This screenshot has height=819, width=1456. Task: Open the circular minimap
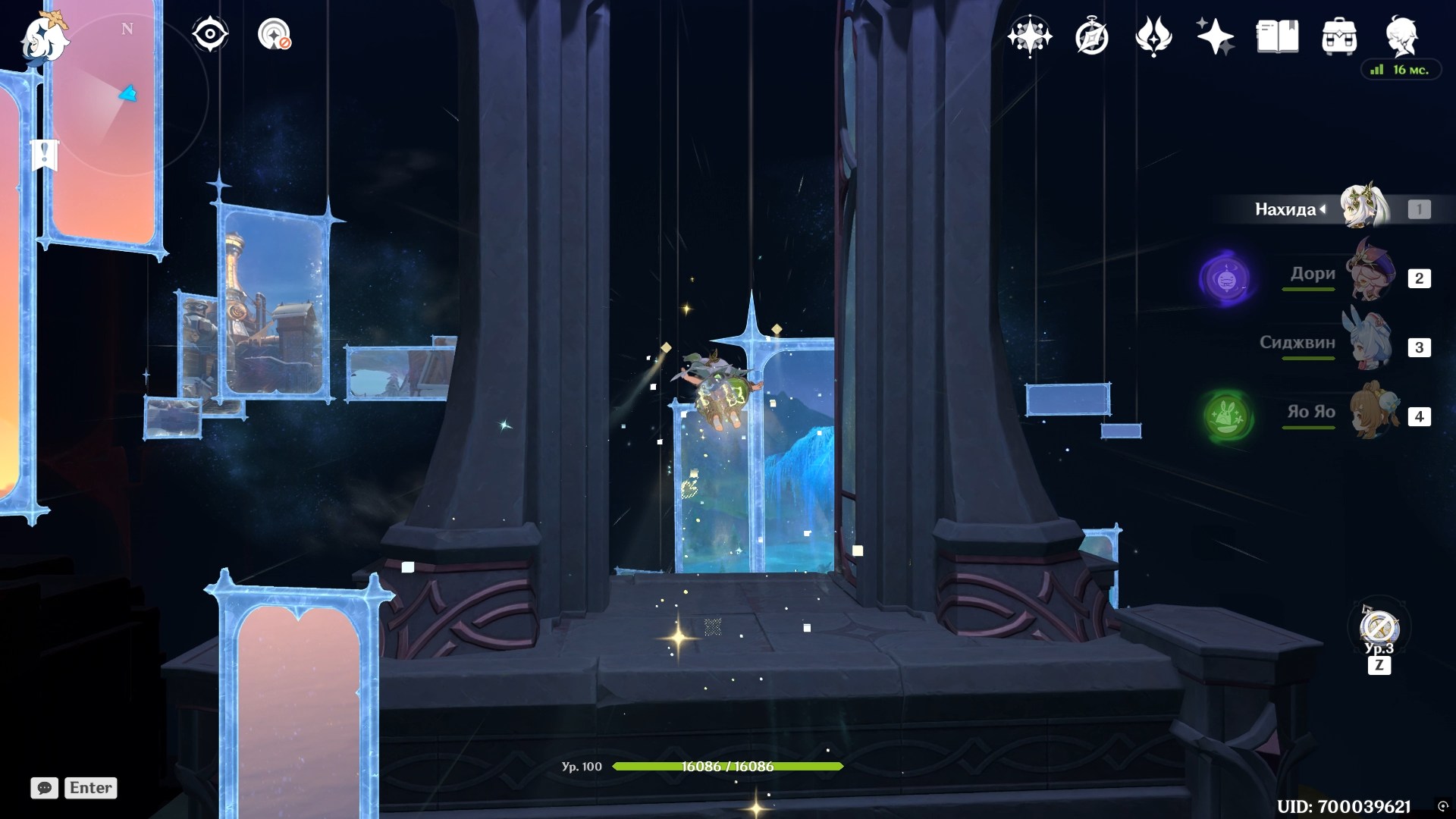pyautogui.click(x=129, y=95)
